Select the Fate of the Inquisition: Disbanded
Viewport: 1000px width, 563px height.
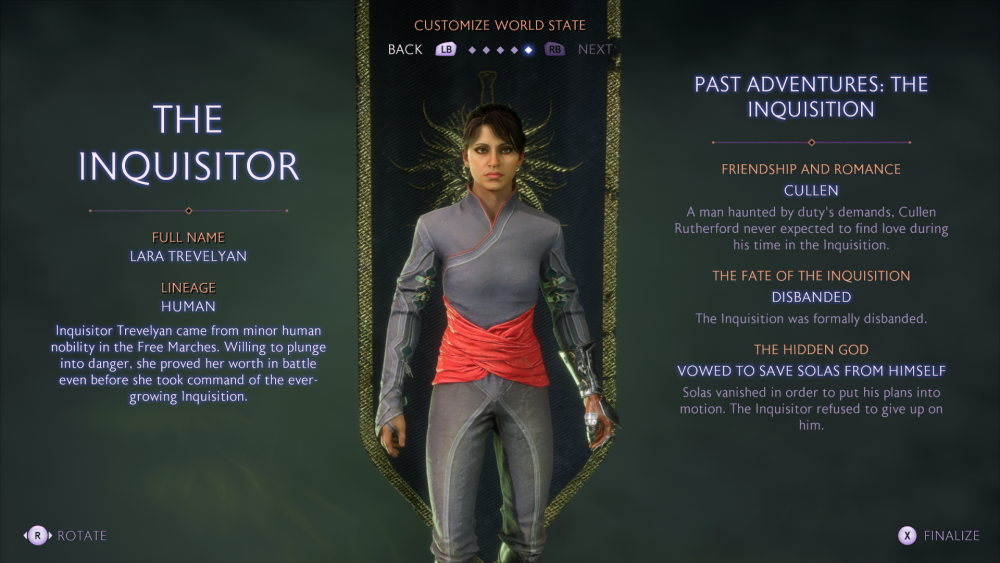point(810,297)
